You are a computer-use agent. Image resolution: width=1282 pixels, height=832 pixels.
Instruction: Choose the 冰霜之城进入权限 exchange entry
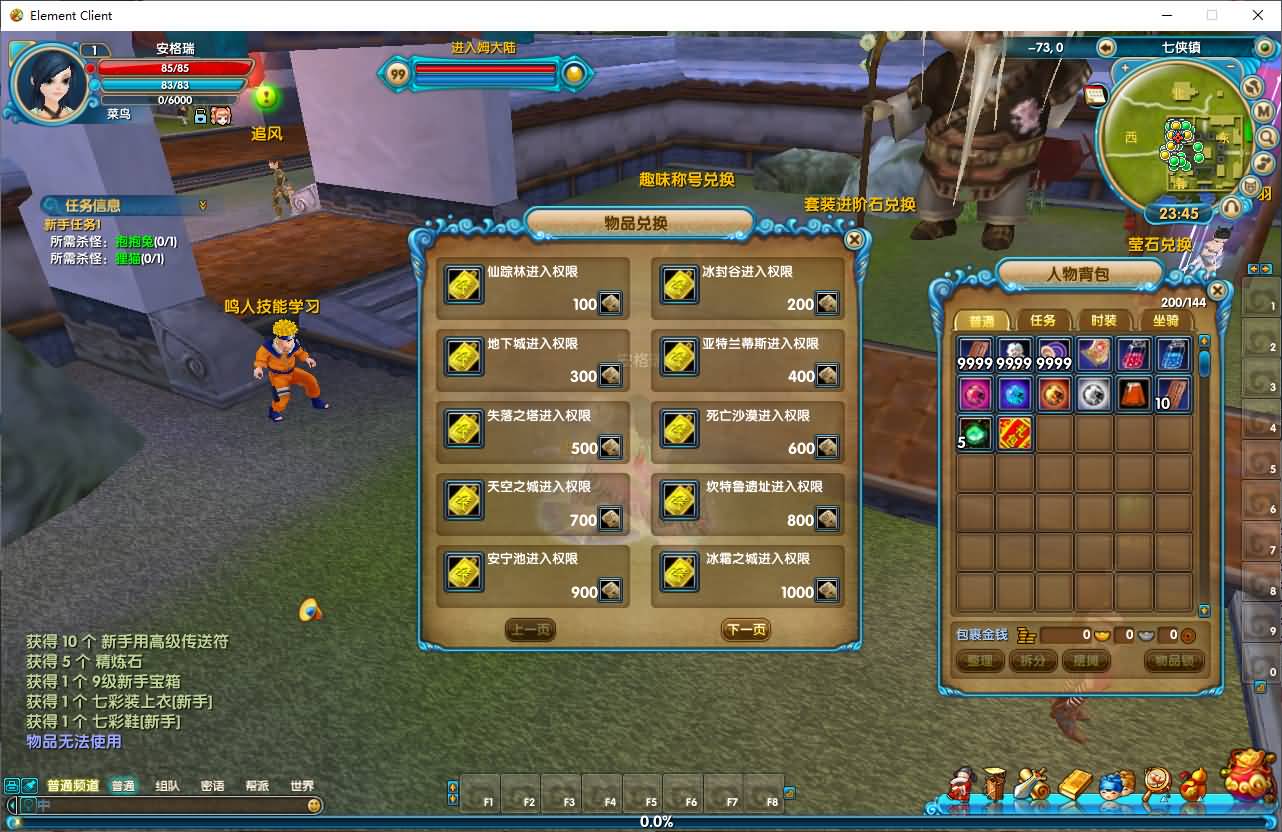[x=748, y=576]
